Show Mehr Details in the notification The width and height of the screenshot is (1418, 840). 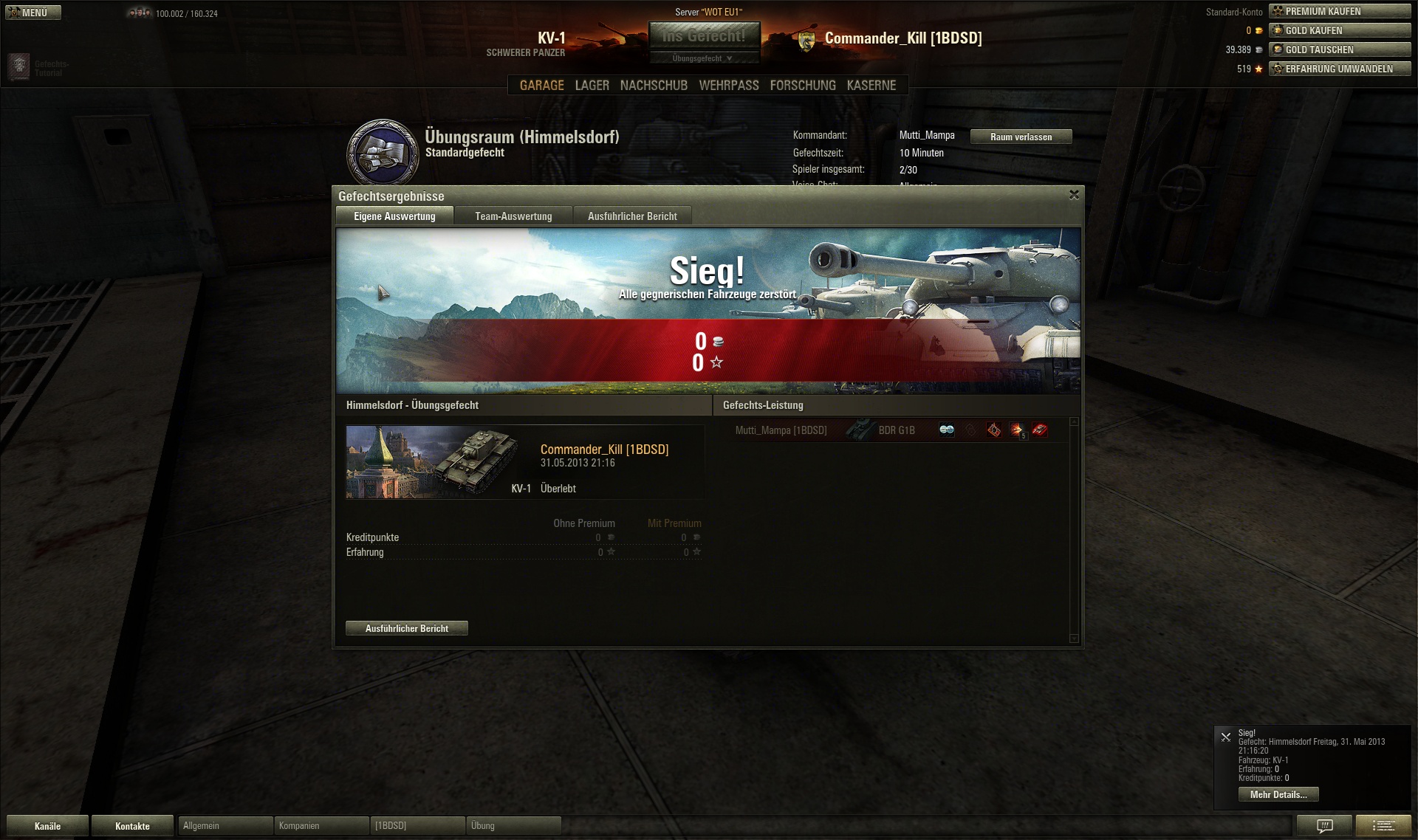pos(1278,794)
